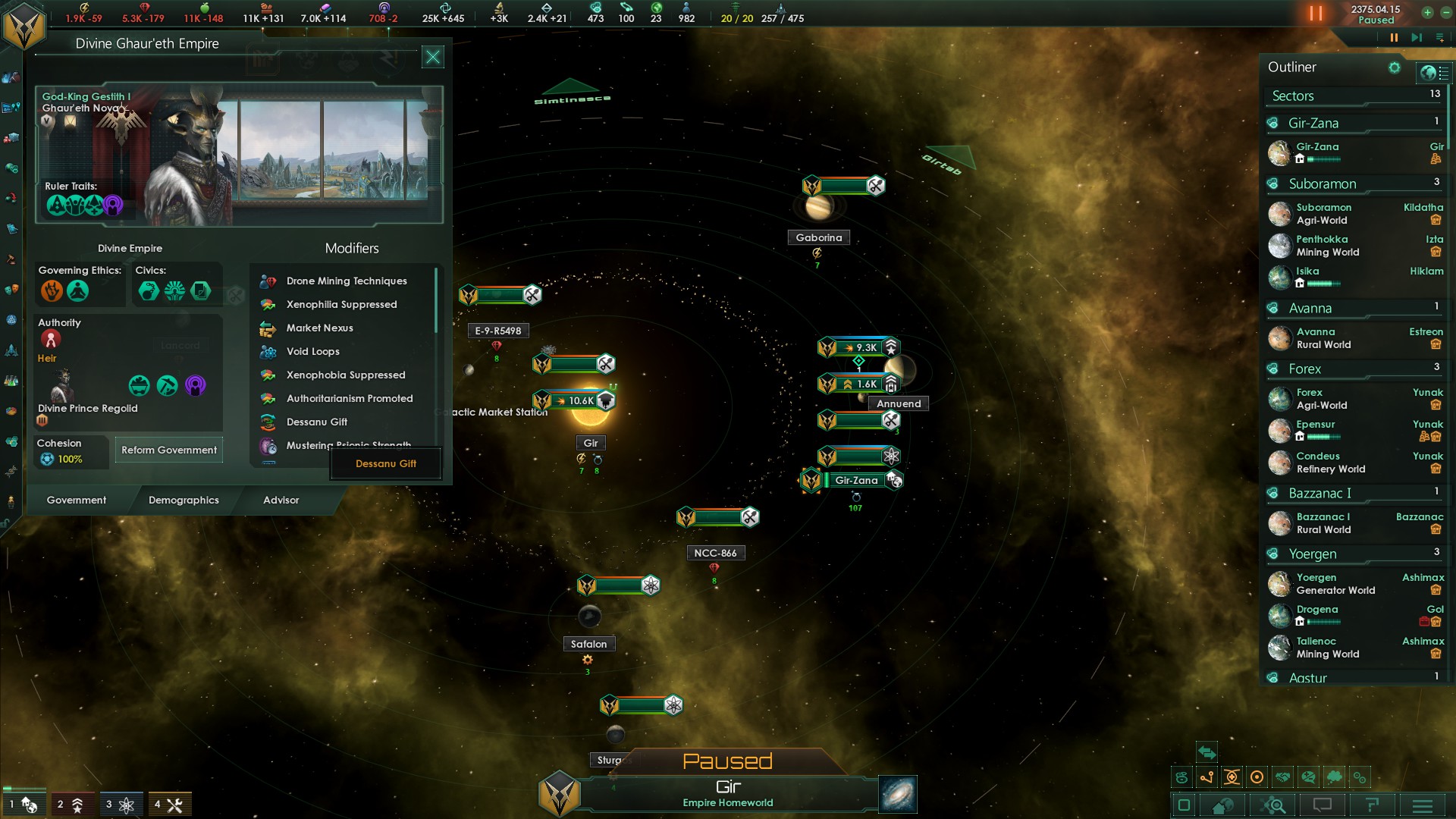Screen dimensions: 1456x819
Task: Select the handshake diplomacy map mode icon
Action: click(x=1283, y=777)
